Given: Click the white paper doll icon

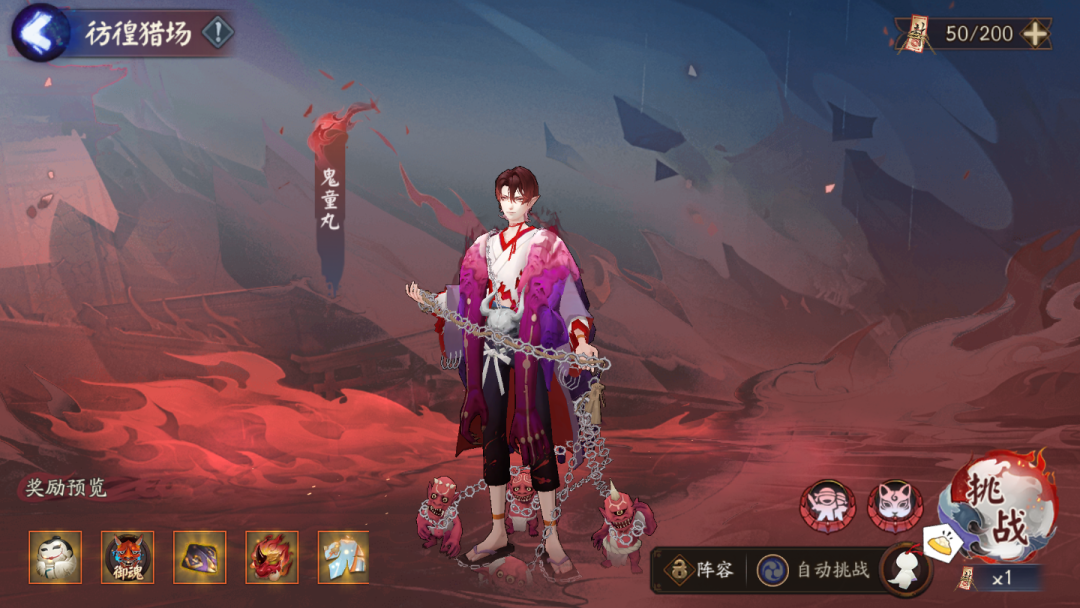Looking at the screenshot, I should click(905, 571).
